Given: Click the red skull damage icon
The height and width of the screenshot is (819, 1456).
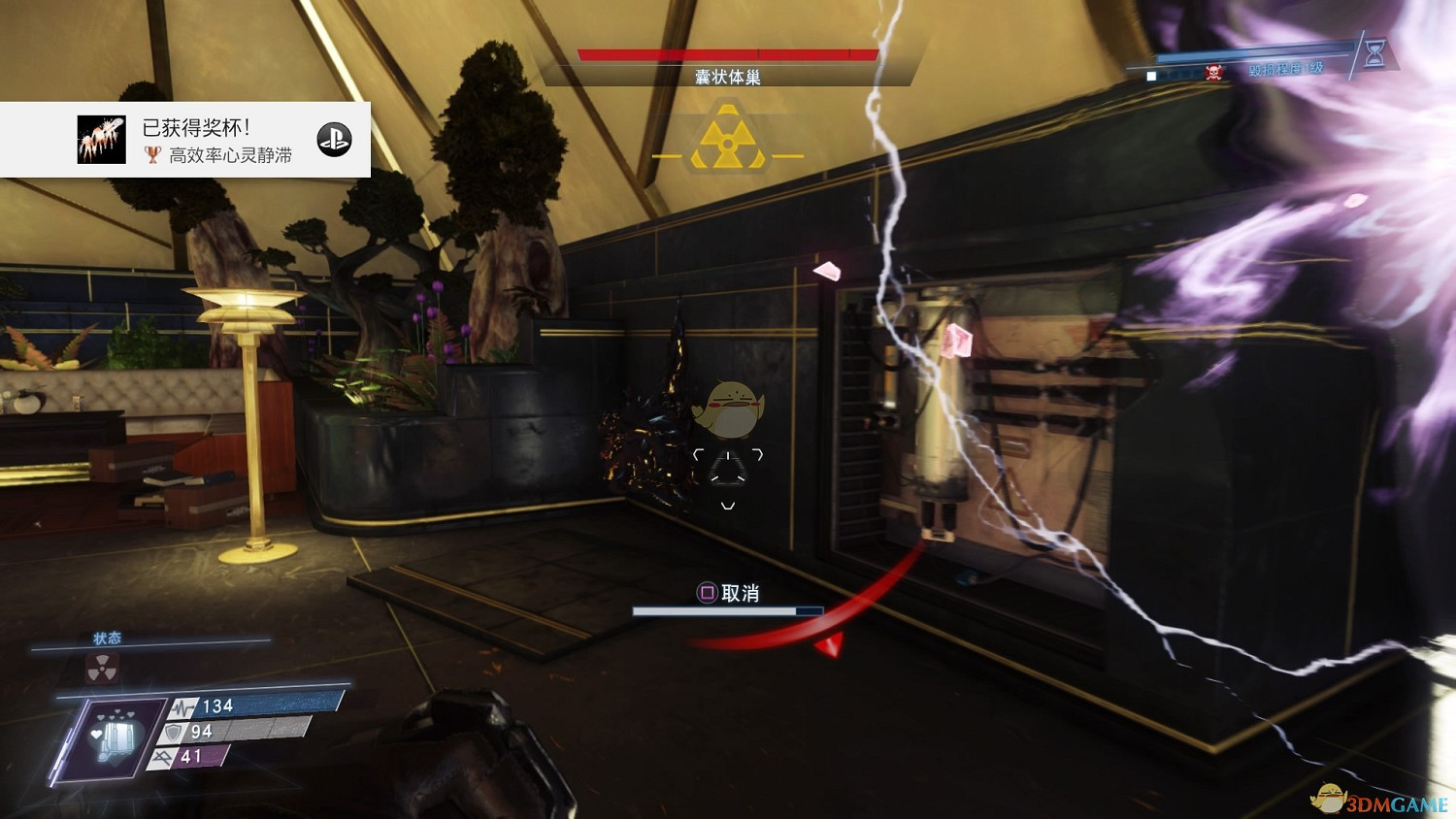Looking at the screenshot, I should [x=1213, y=72].
